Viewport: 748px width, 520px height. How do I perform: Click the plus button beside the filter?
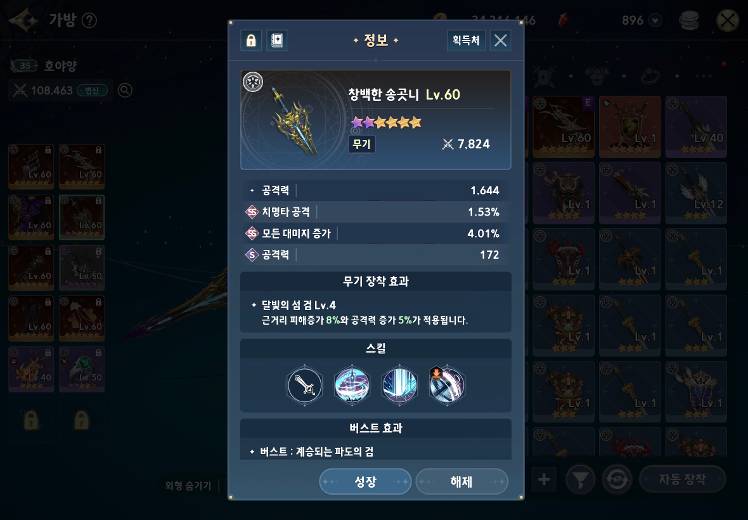click(544, 480)
